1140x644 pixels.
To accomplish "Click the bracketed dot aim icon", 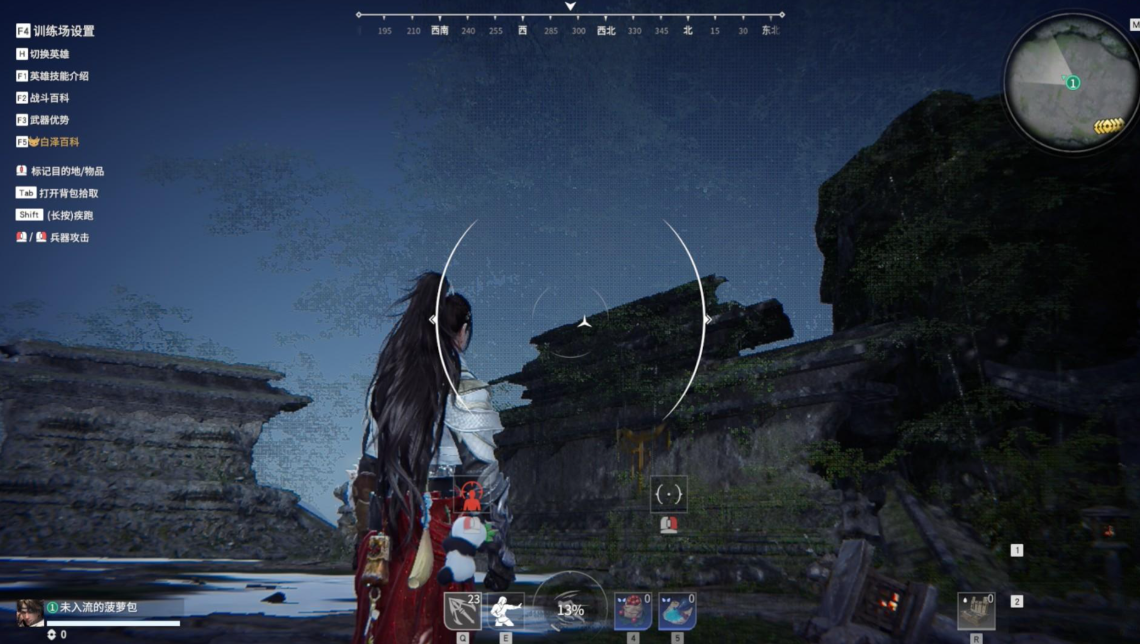I will click(x=668, y=494).
